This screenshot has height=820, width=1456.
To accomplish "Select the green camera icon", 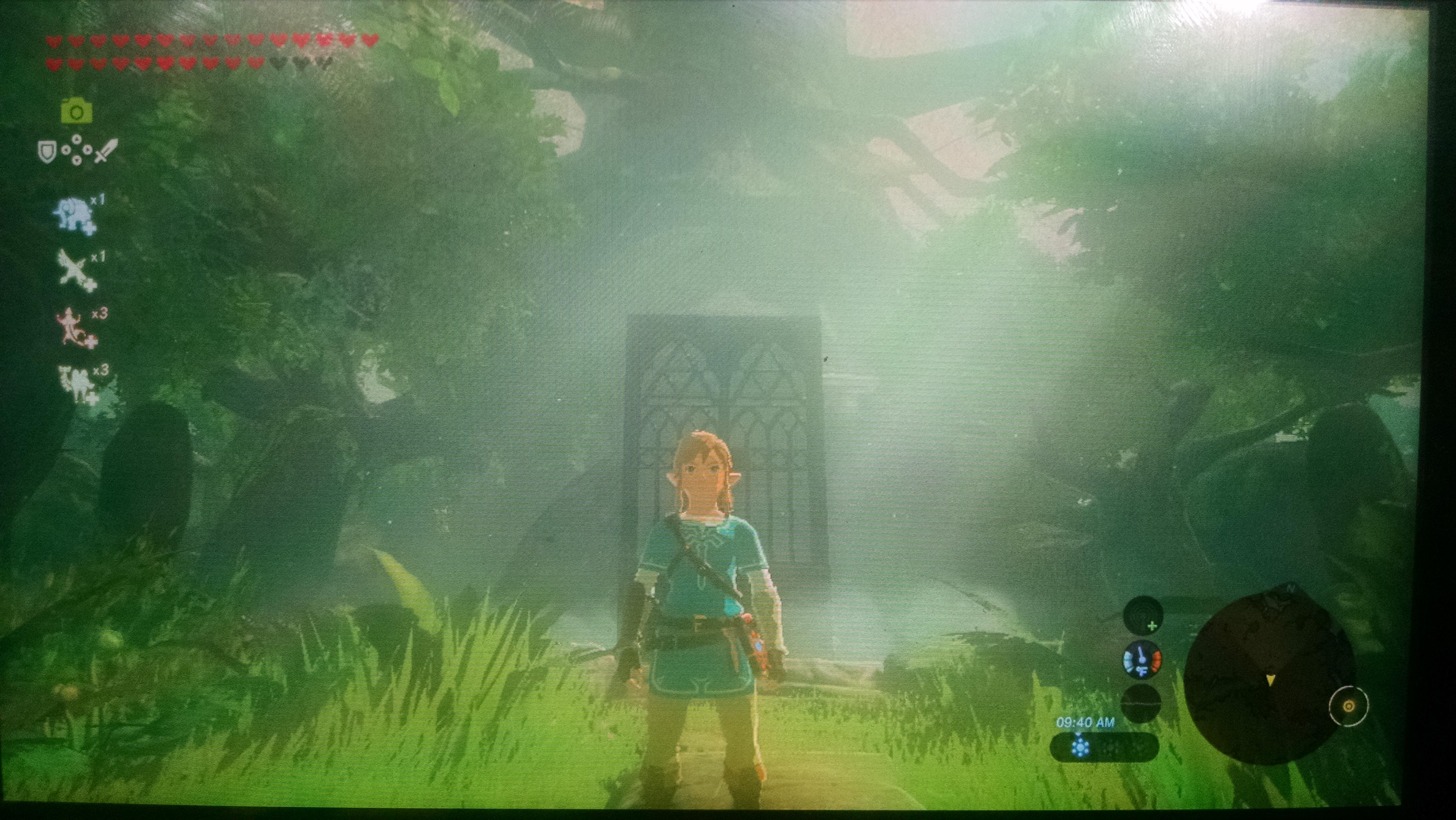I will pos(78,111).
